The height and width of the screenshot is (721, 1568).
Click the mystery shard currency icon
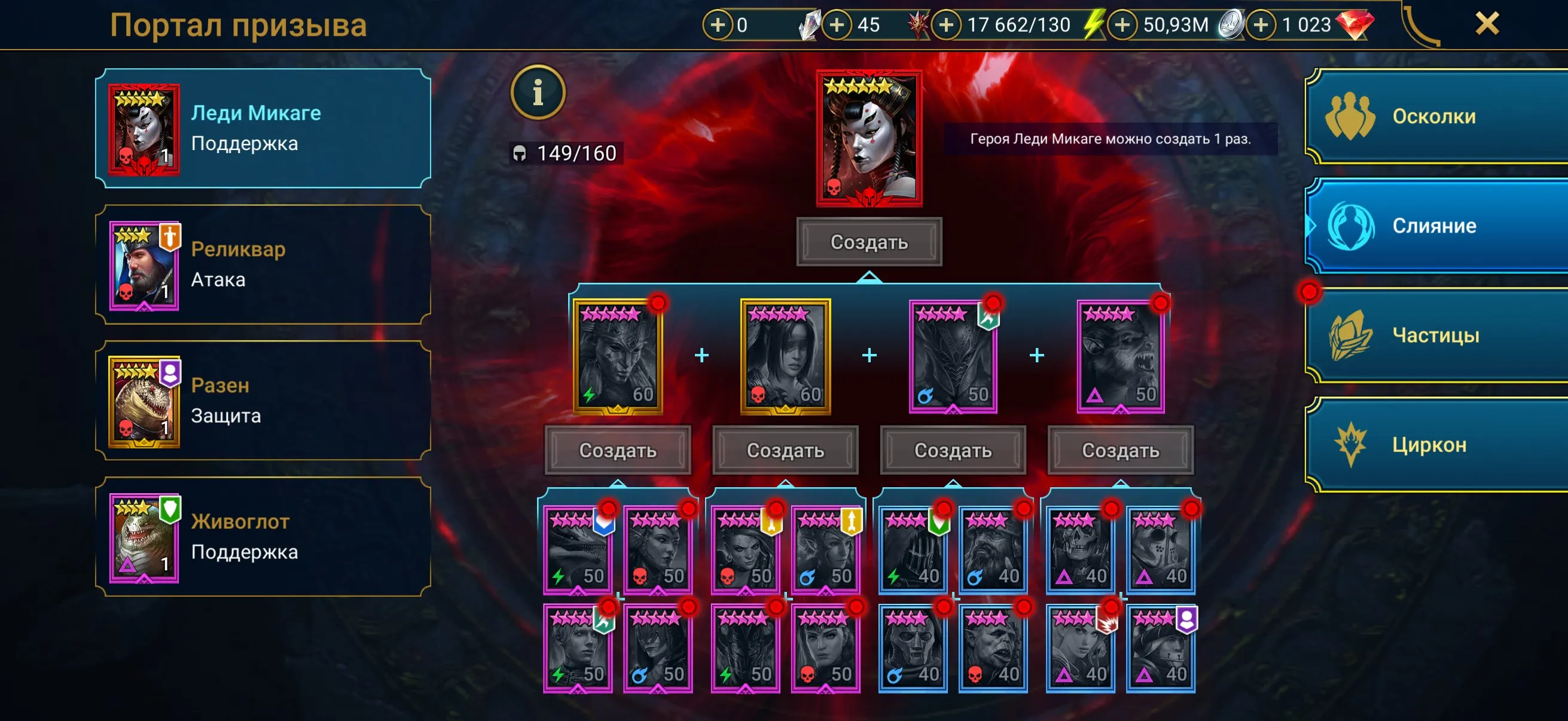810,25
